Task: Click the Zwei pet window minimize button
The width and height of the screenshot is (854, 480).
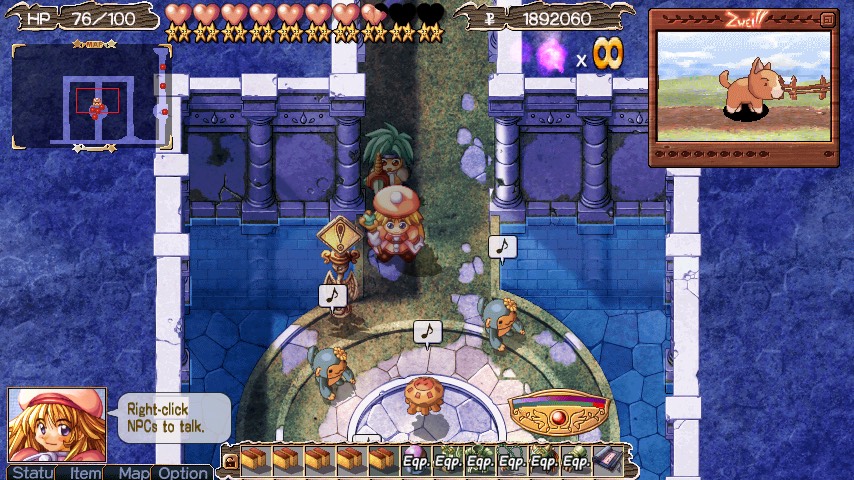Action: [x=827, y=19]
